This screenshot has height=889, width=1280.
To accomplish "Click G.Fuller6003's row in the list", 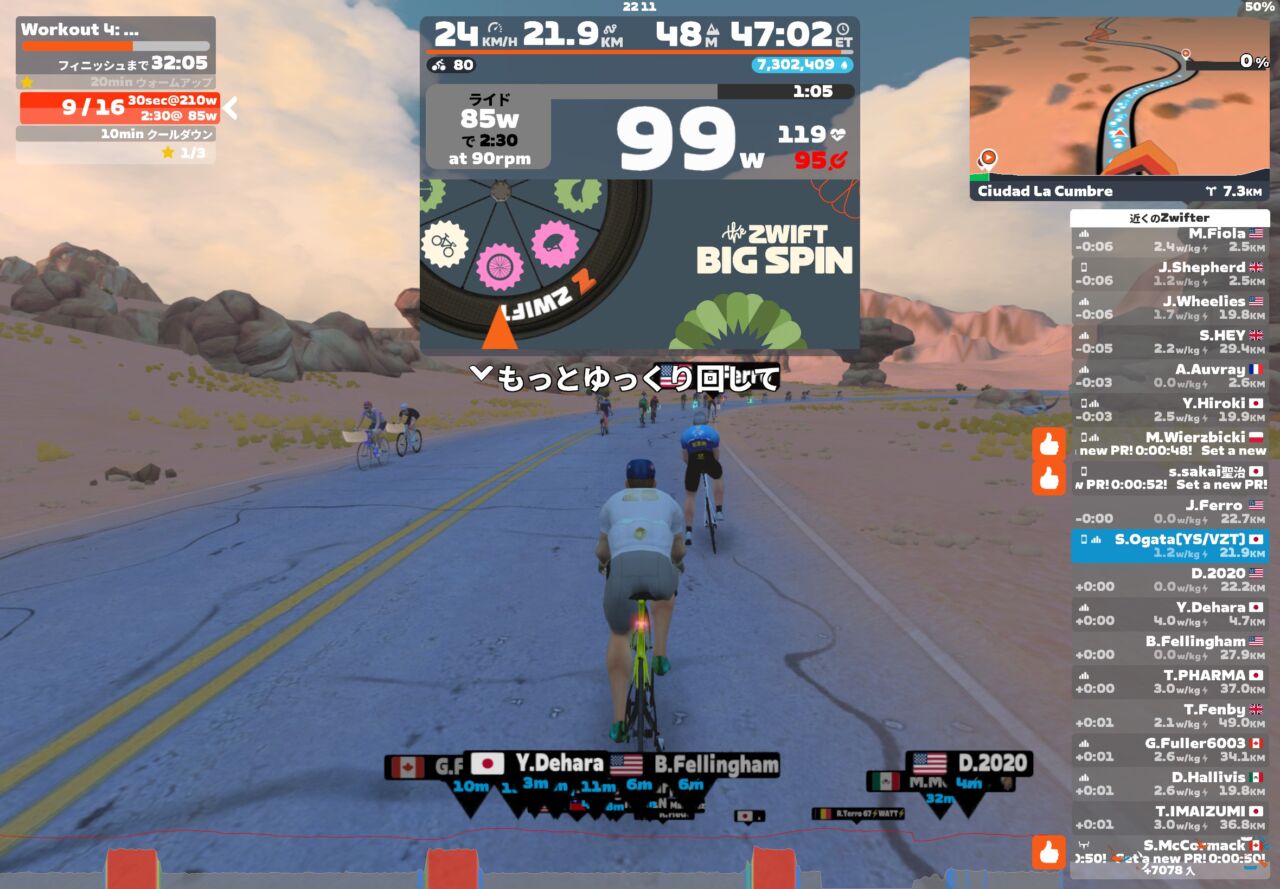I will 1169,750.
